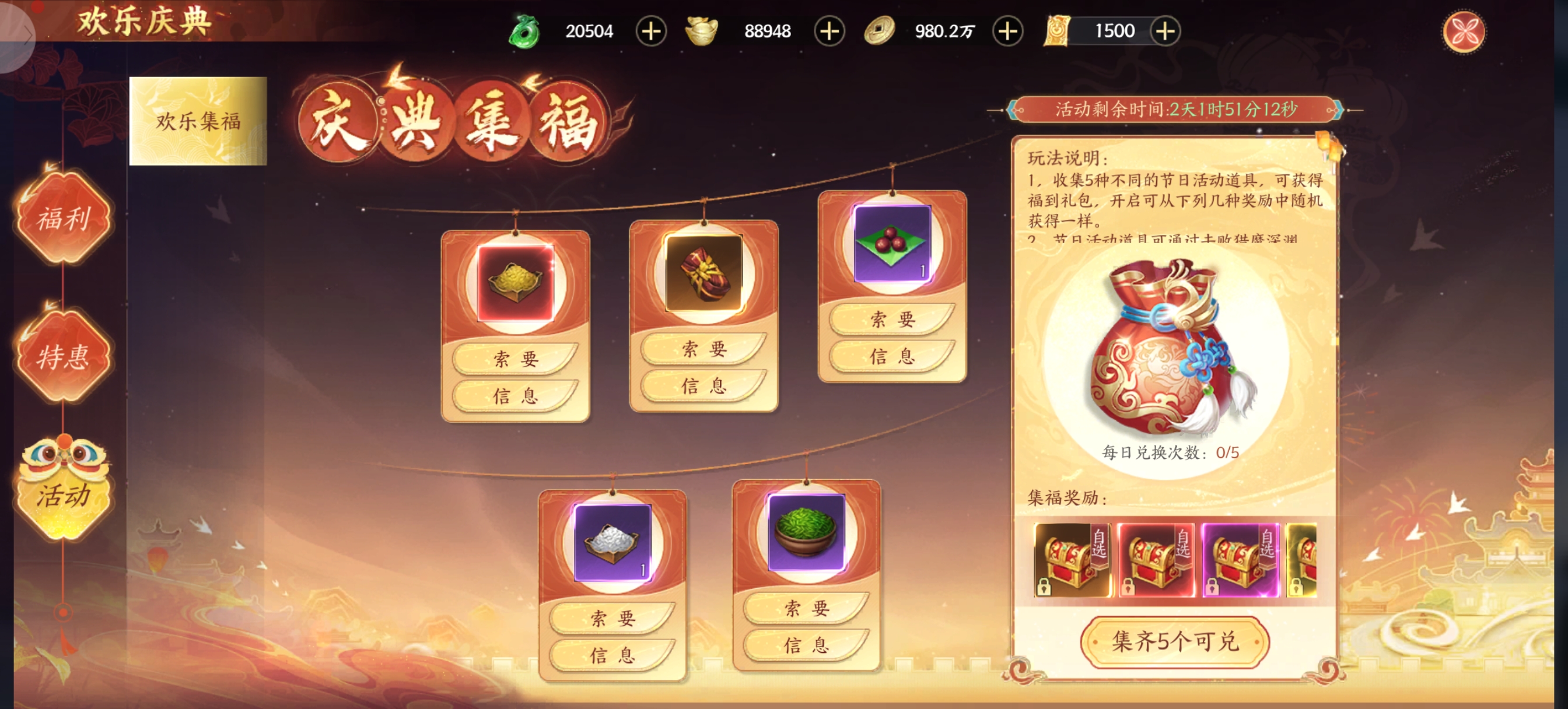Request the yellow grain tray item with 索要
Image resolution: width=1568 pixels, height=709 pixels.
(x=515, y=359)
